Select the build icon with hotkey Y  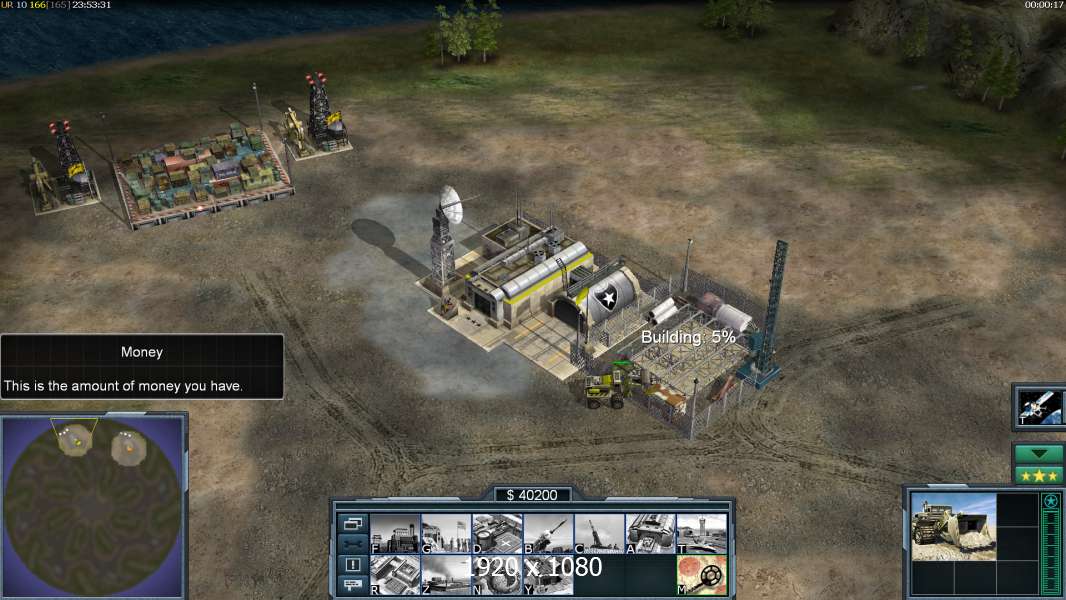point(548,574)
